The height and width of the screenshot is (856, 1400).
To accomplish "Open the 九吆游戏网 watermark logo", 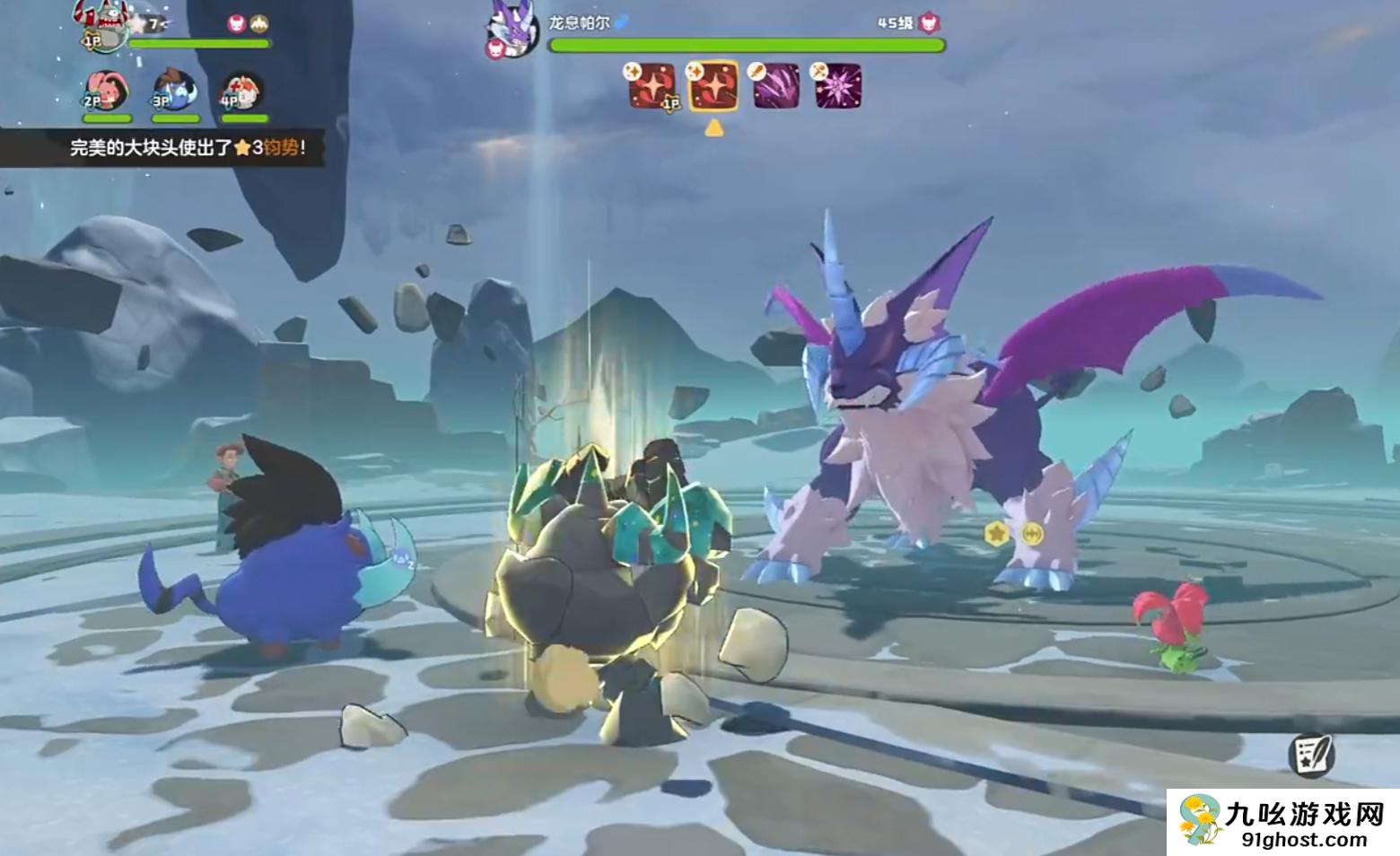I will pos(1282,822).
